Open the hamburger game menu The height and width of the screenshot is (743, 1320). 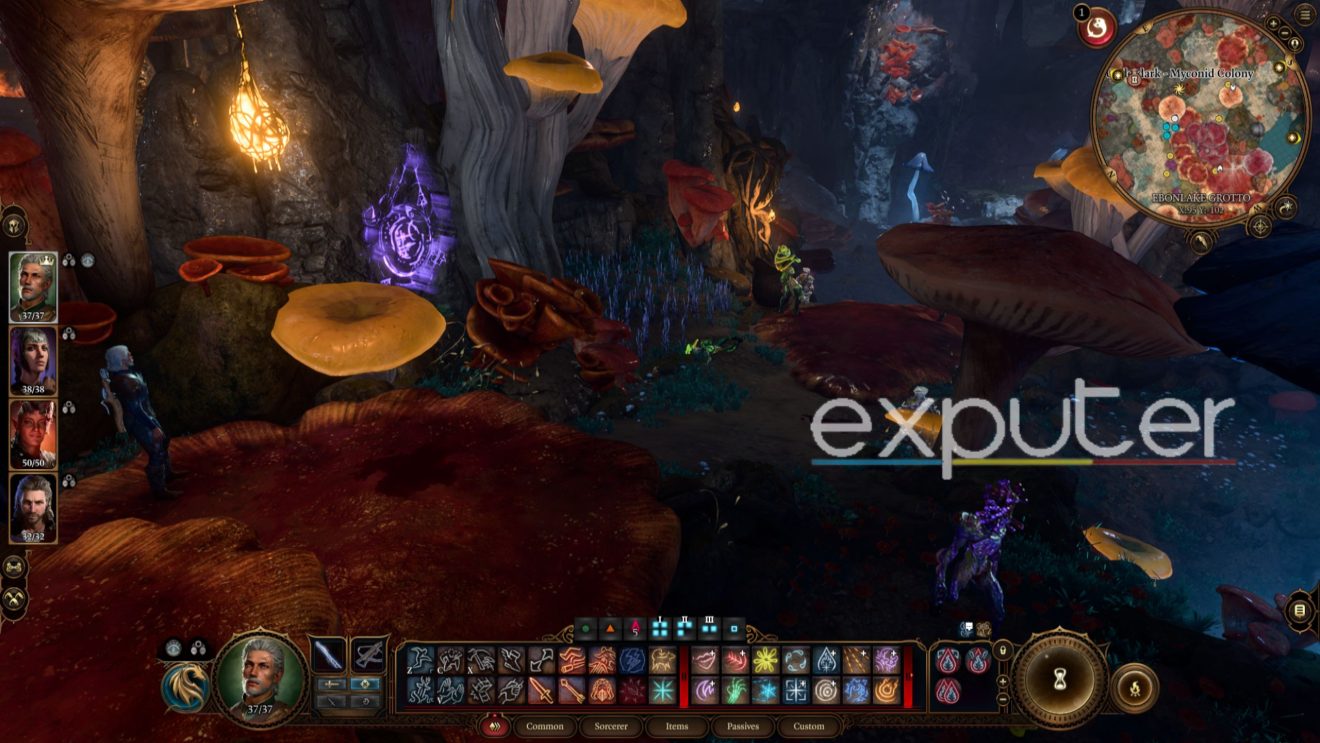click(1304, 14)
